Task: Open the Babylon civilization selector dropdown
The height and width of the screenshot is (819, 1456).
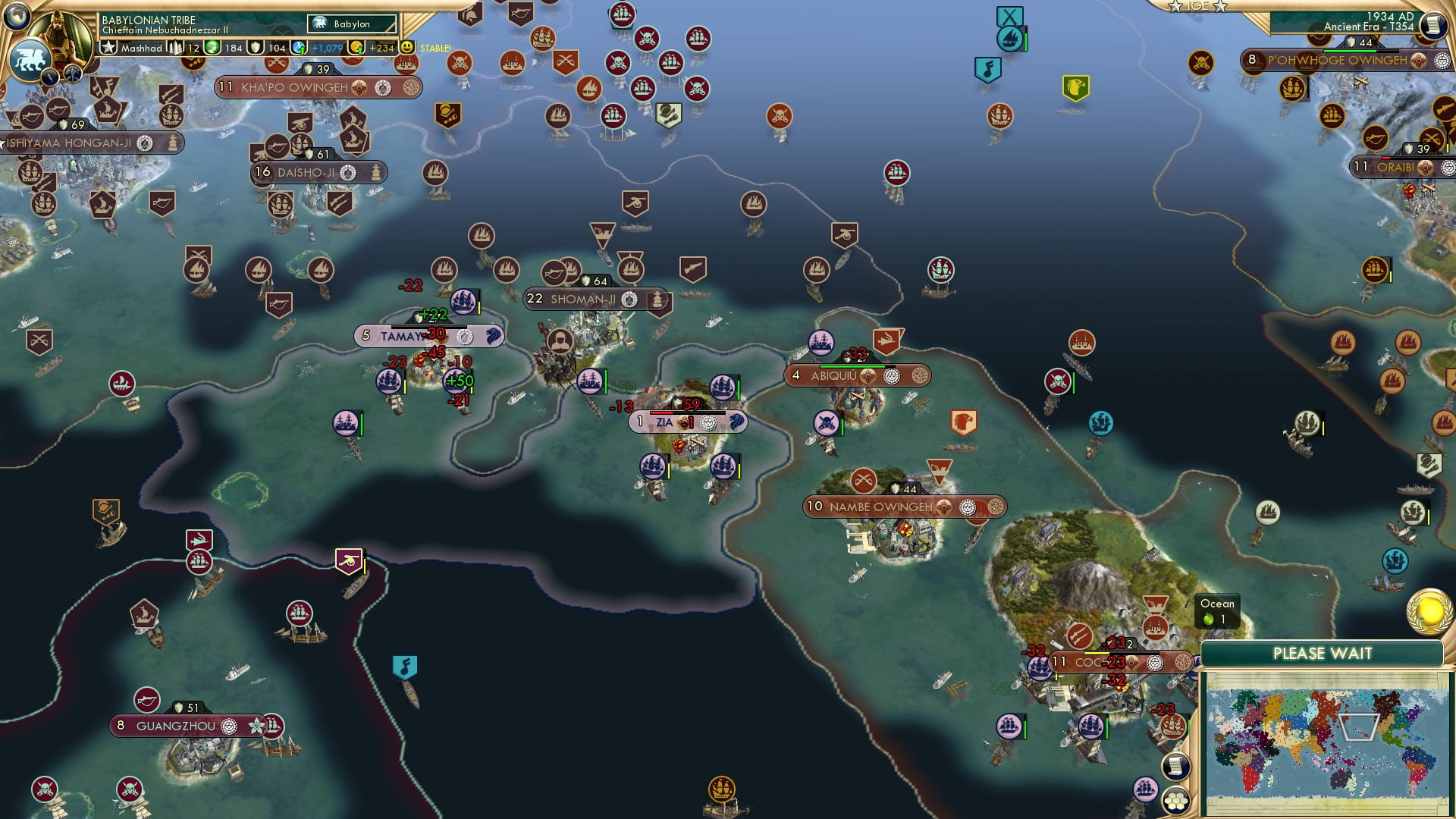Action: 350,24
